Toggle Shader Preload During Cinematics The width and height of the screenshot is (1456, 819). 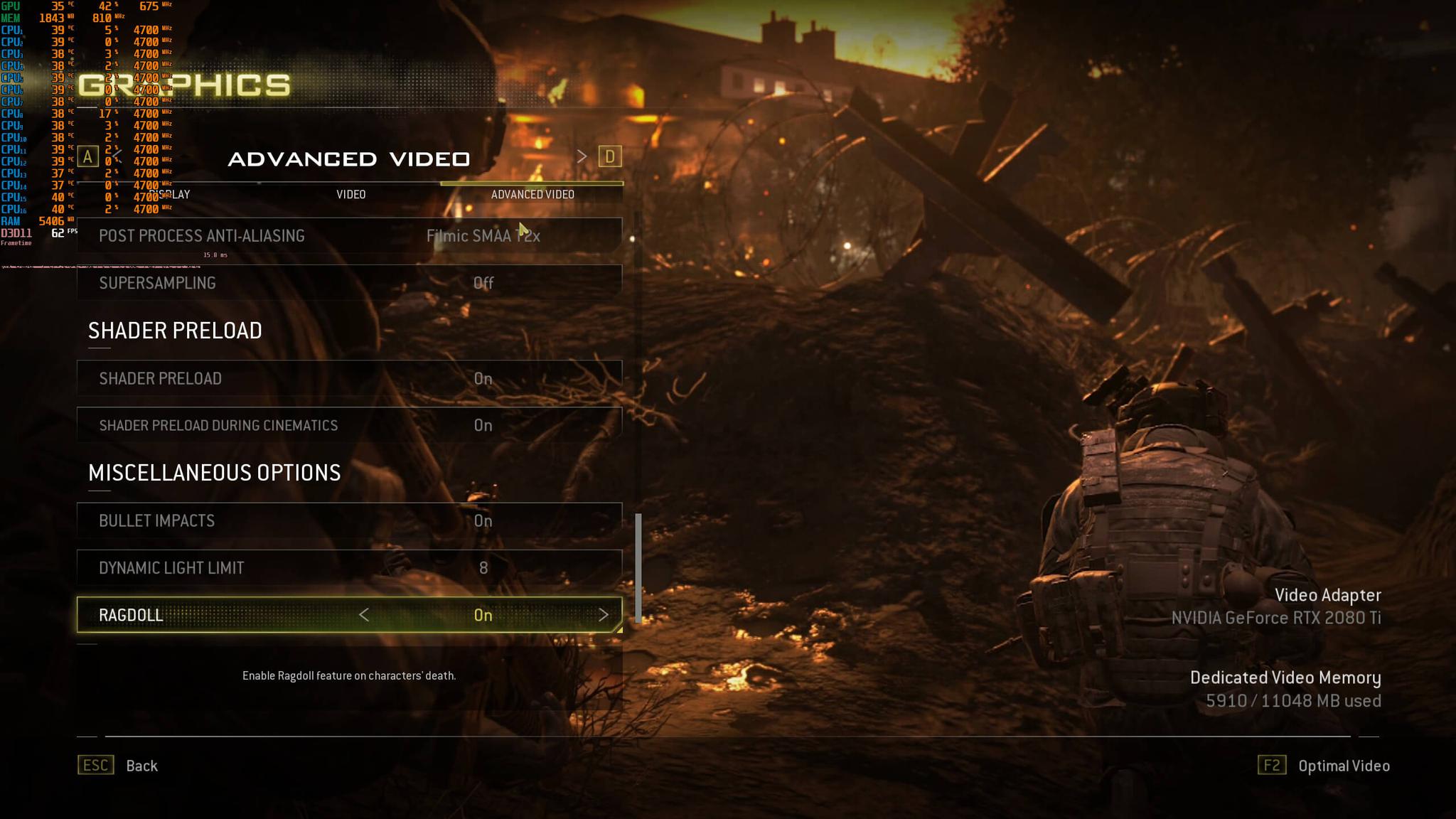click(349, 425)
